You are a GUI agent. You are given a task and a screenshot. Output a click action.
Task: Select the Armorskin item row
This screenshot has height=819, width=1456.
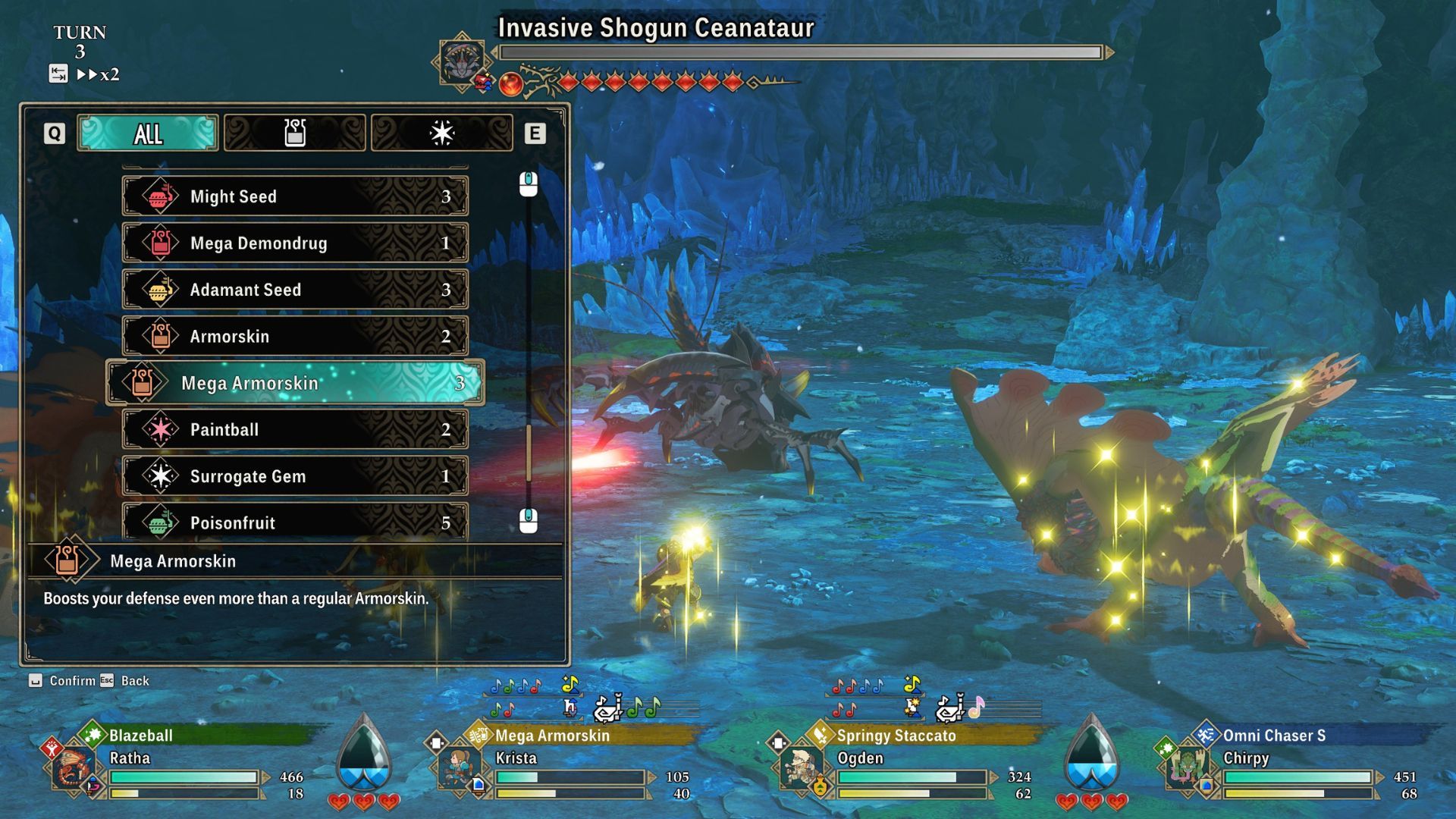click(295, 336)
